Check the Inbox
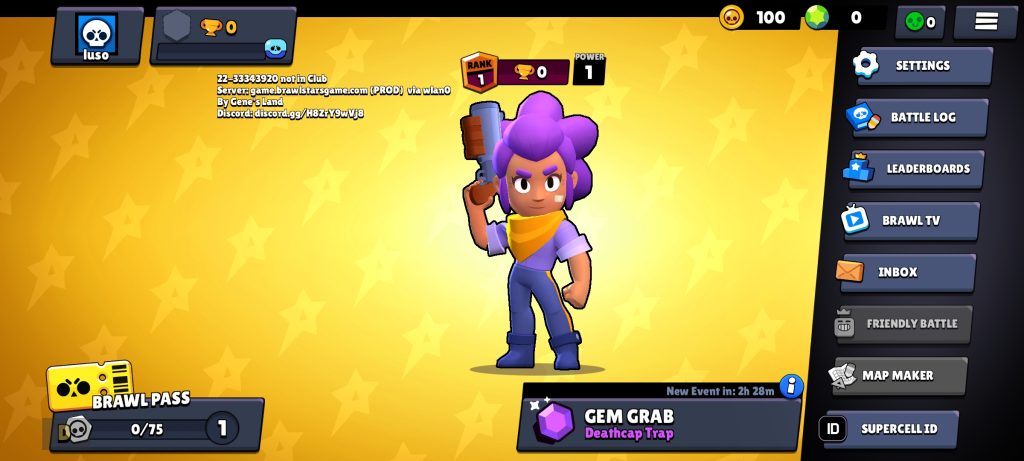This screenshot has width=1024, height=461. pyautogui.click(x=907, y=272)
